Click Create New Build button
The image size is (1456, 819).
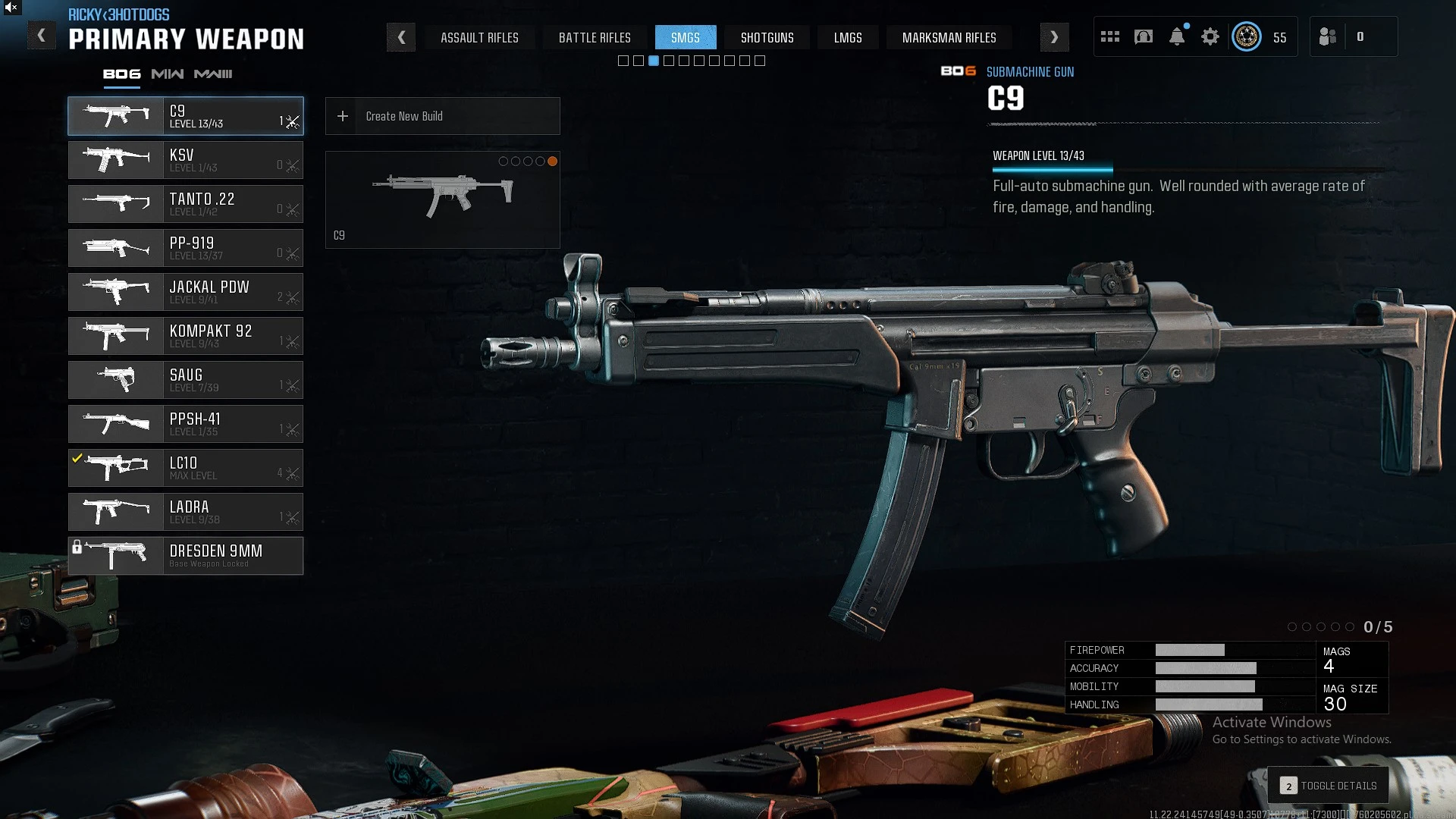[x=442, y=116]
